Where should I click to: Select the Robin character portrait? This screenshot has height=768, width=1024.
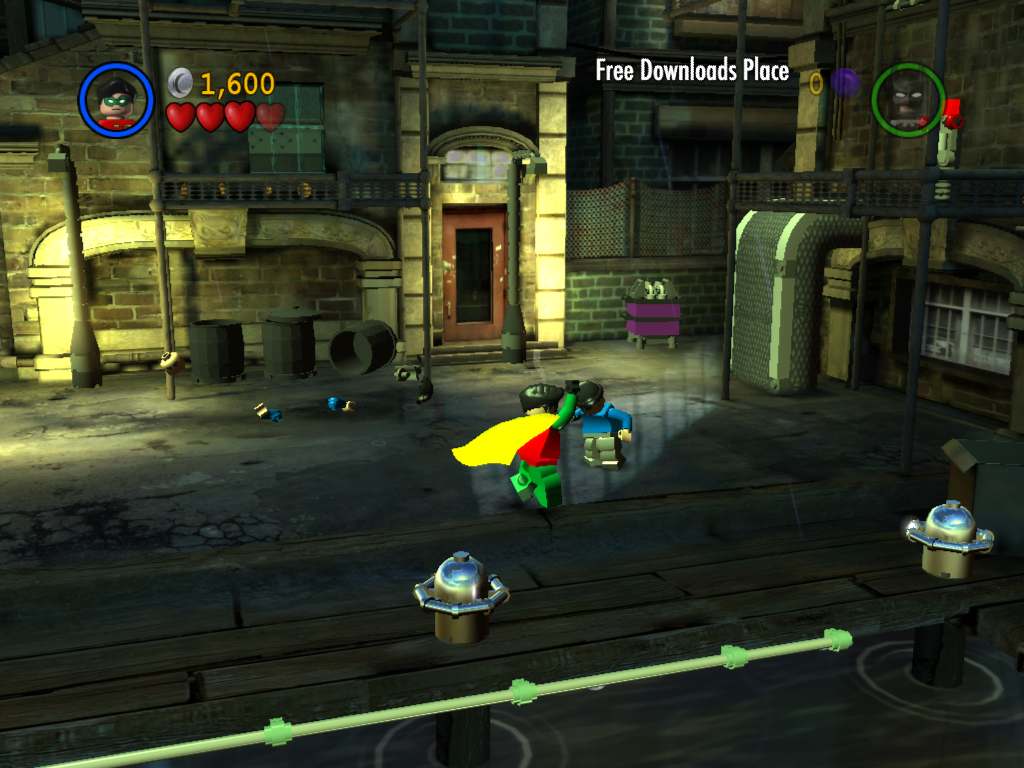coord(116,100)
